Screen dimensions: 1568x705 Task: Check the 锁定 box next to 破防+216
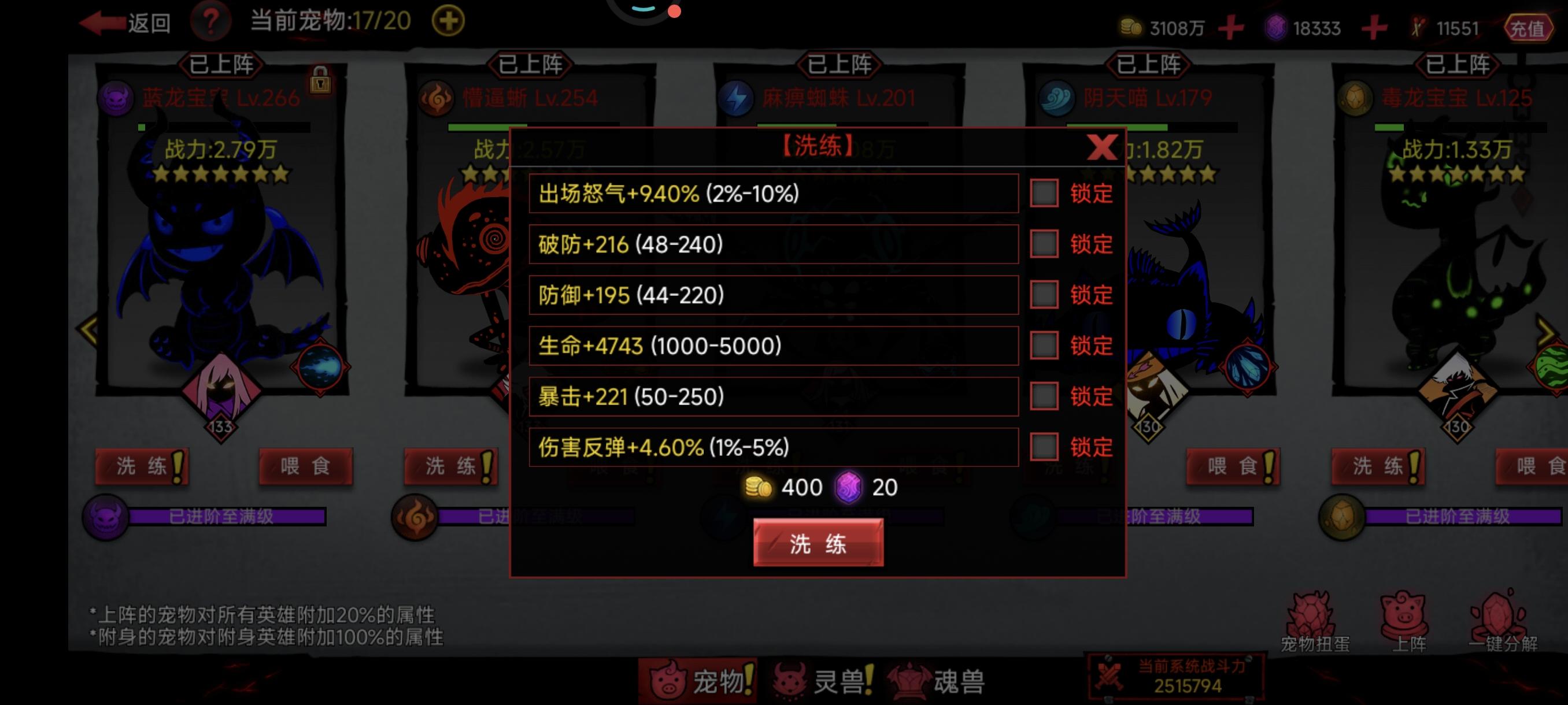tap(1046, 244)
